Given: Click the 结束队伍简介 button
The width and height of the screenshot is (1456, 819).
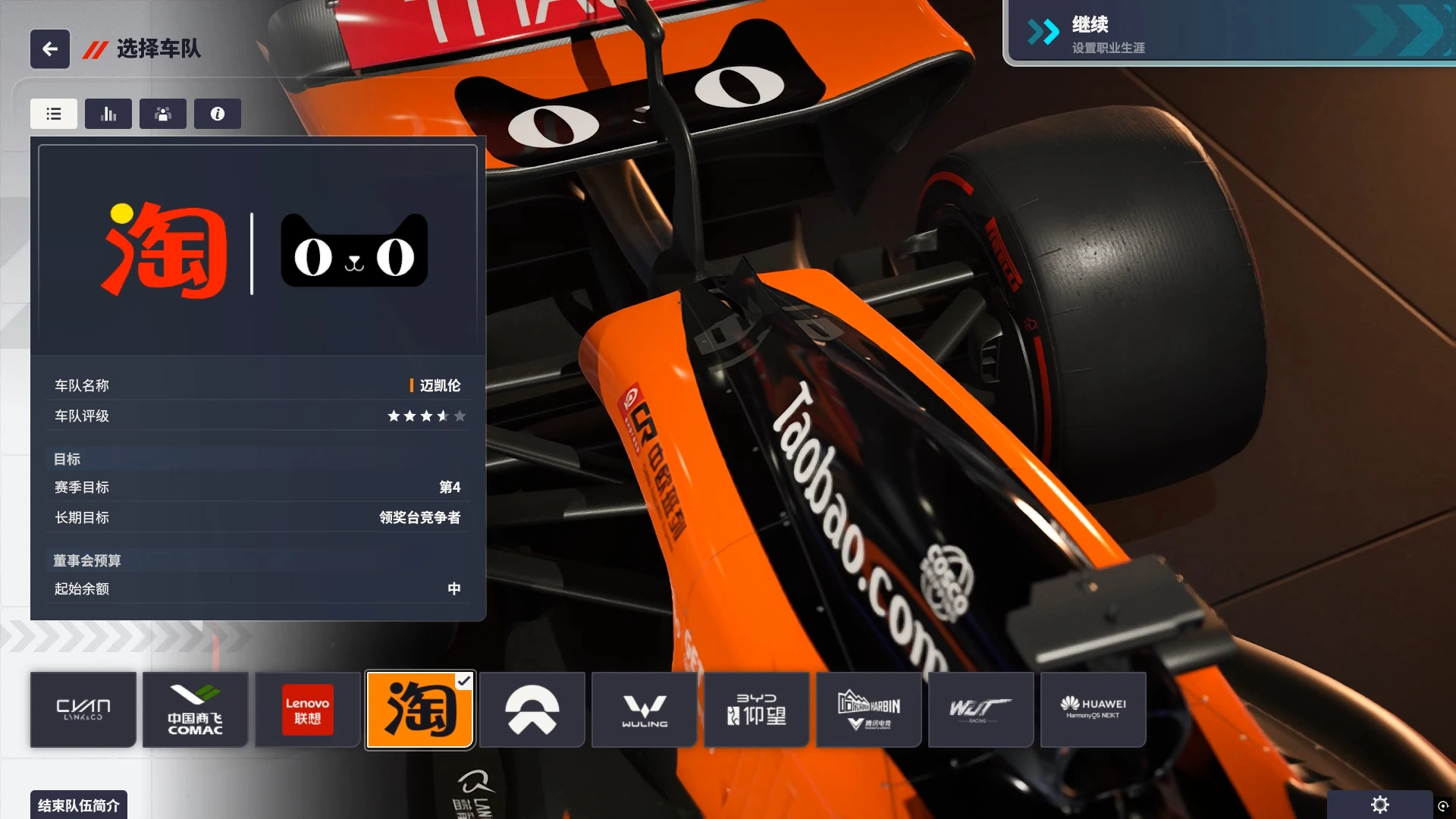Looking at the screenshot, I should coord(79,805).
